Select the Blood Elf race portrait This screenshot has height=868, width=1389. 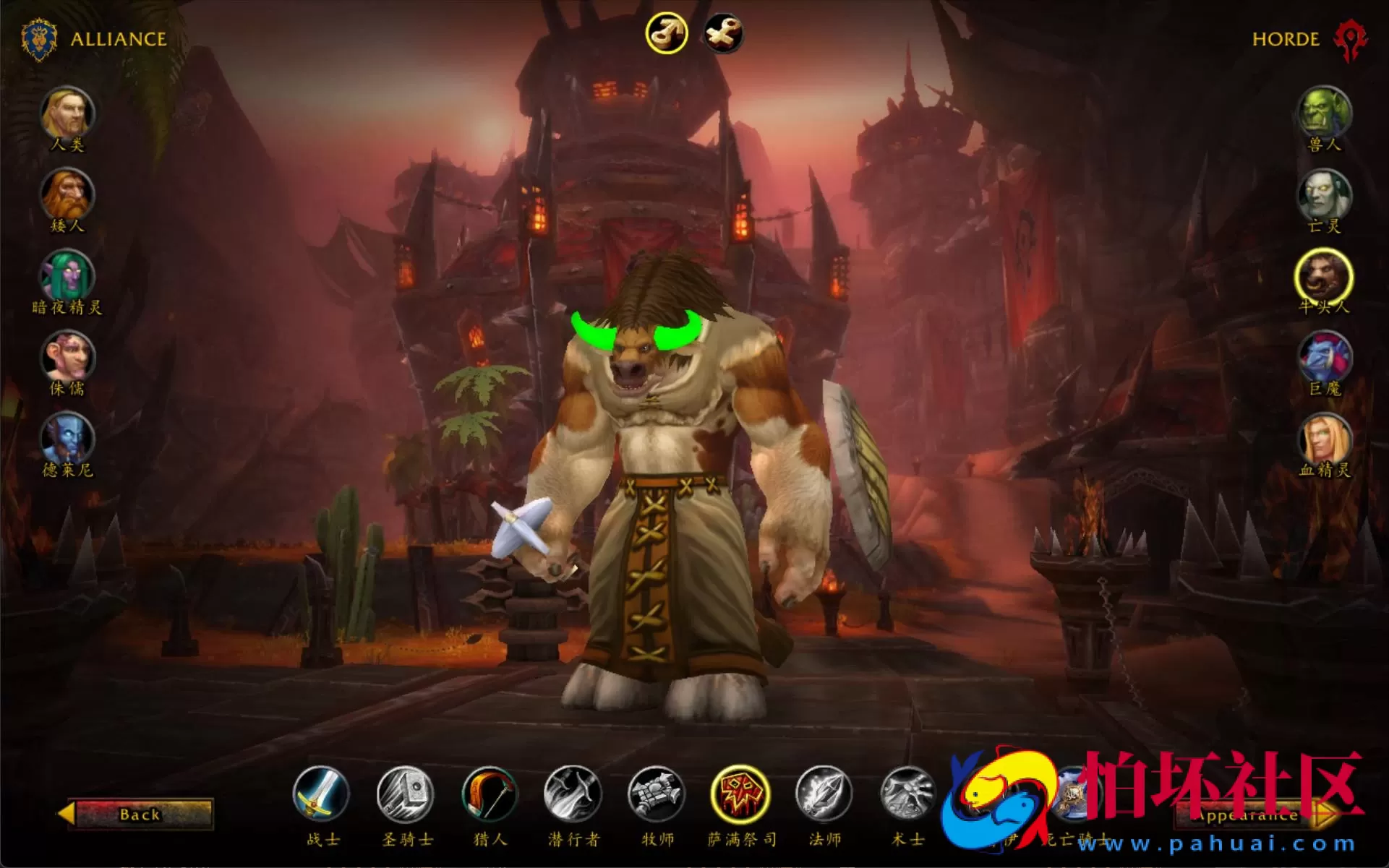(1324, 439)
